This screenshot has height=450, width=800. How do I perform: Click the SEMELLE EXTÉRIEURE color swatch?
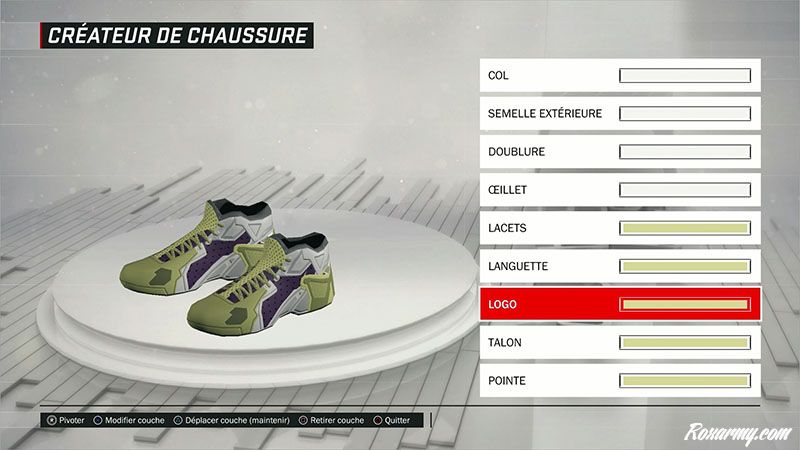click(685, 114)
